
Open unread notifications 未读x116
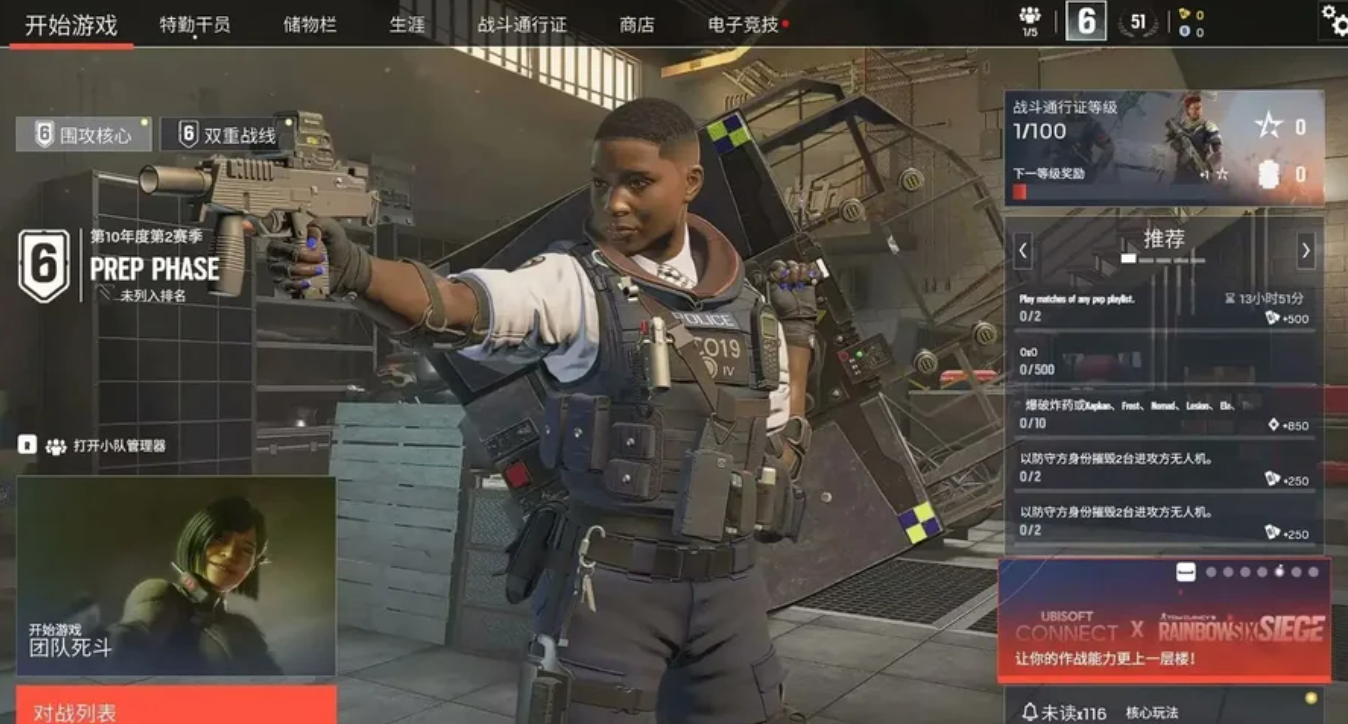tap(1064, 712)
